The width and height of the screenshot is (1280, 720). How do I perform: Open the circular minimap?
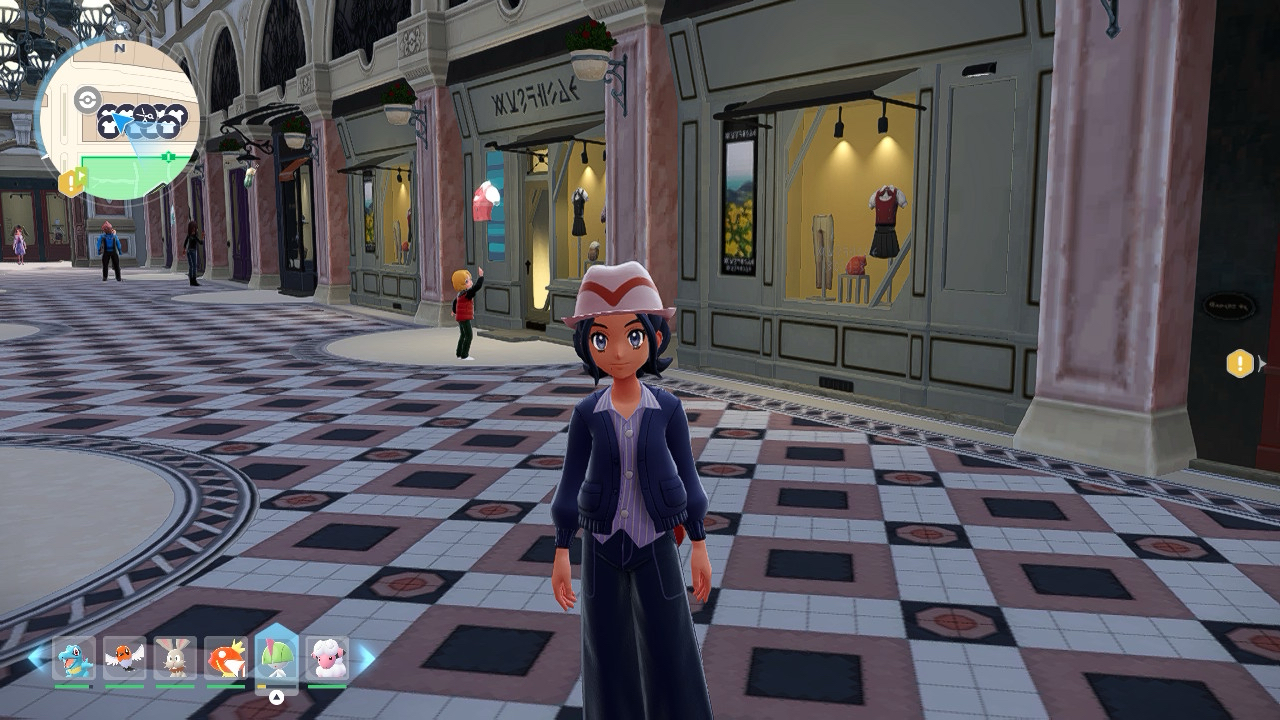tap(118, 120)
